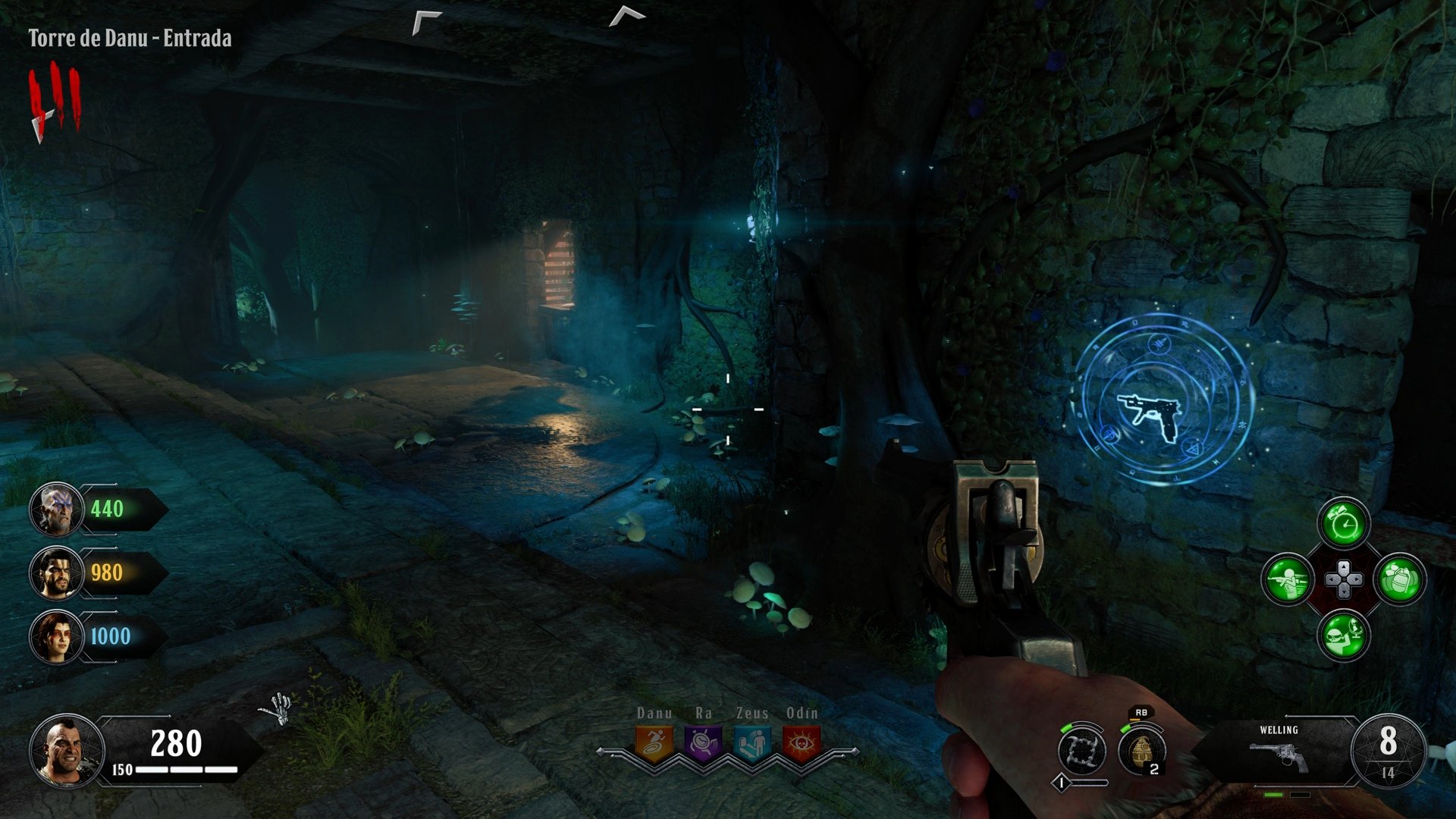Activate the circular blade special weapon icon

[x=1082, y=750]
